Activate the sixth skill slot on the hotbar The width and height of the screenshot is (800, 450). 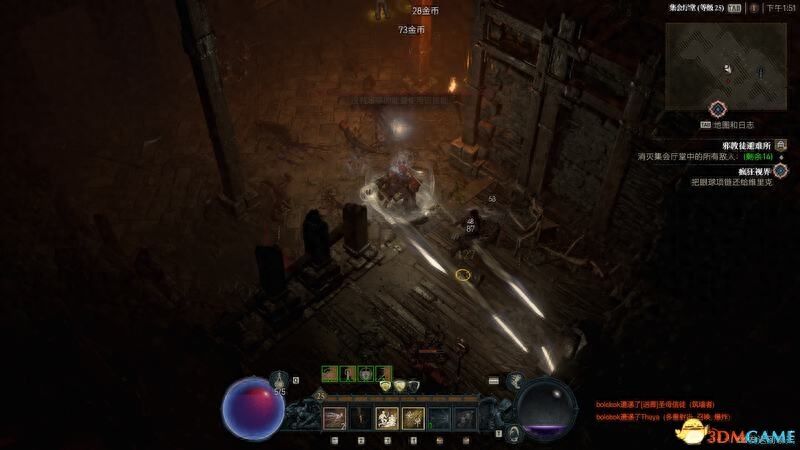click(x=467, y=418)
